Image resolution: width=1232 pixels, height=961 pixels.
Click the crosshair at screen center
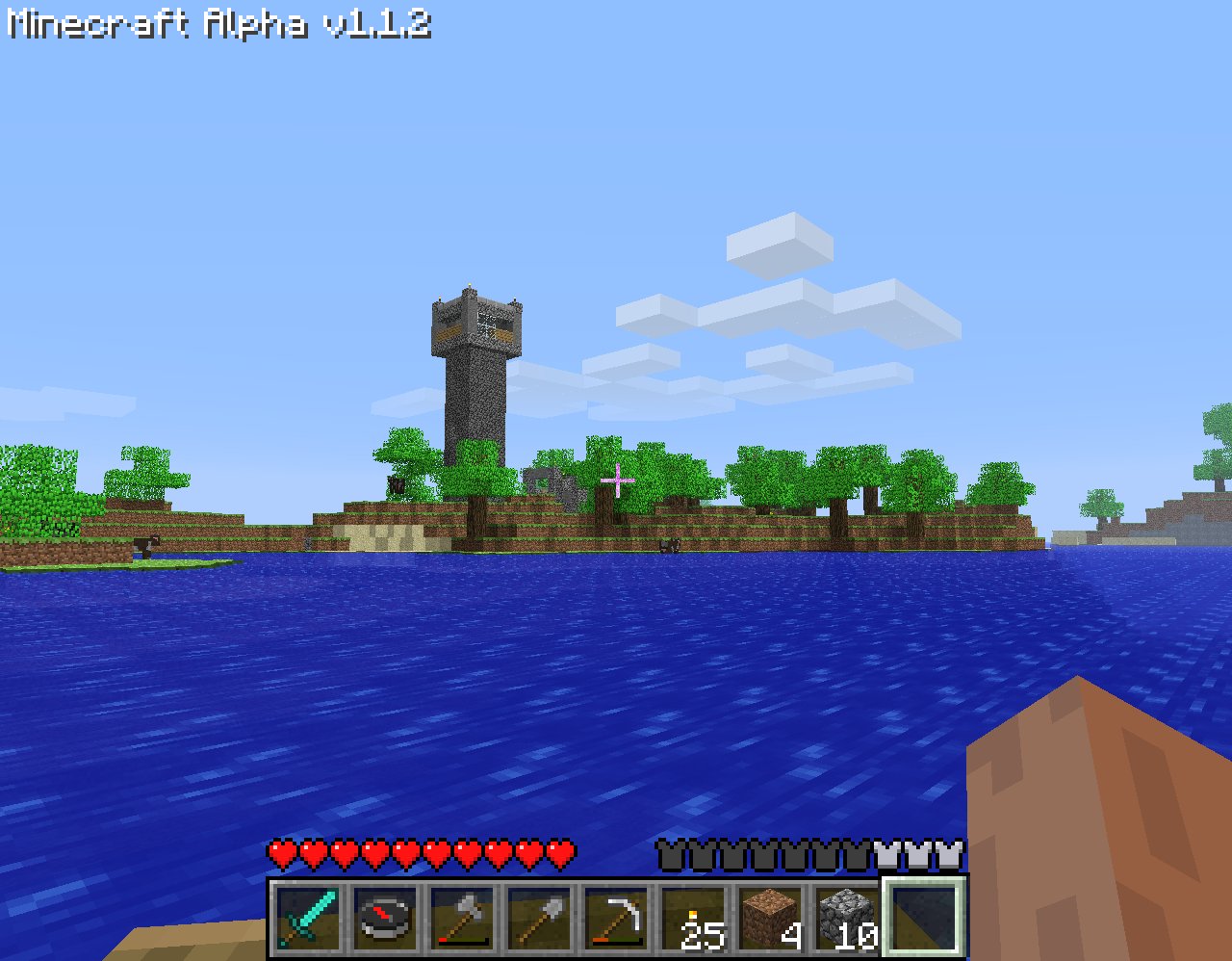tap(616, 479)
